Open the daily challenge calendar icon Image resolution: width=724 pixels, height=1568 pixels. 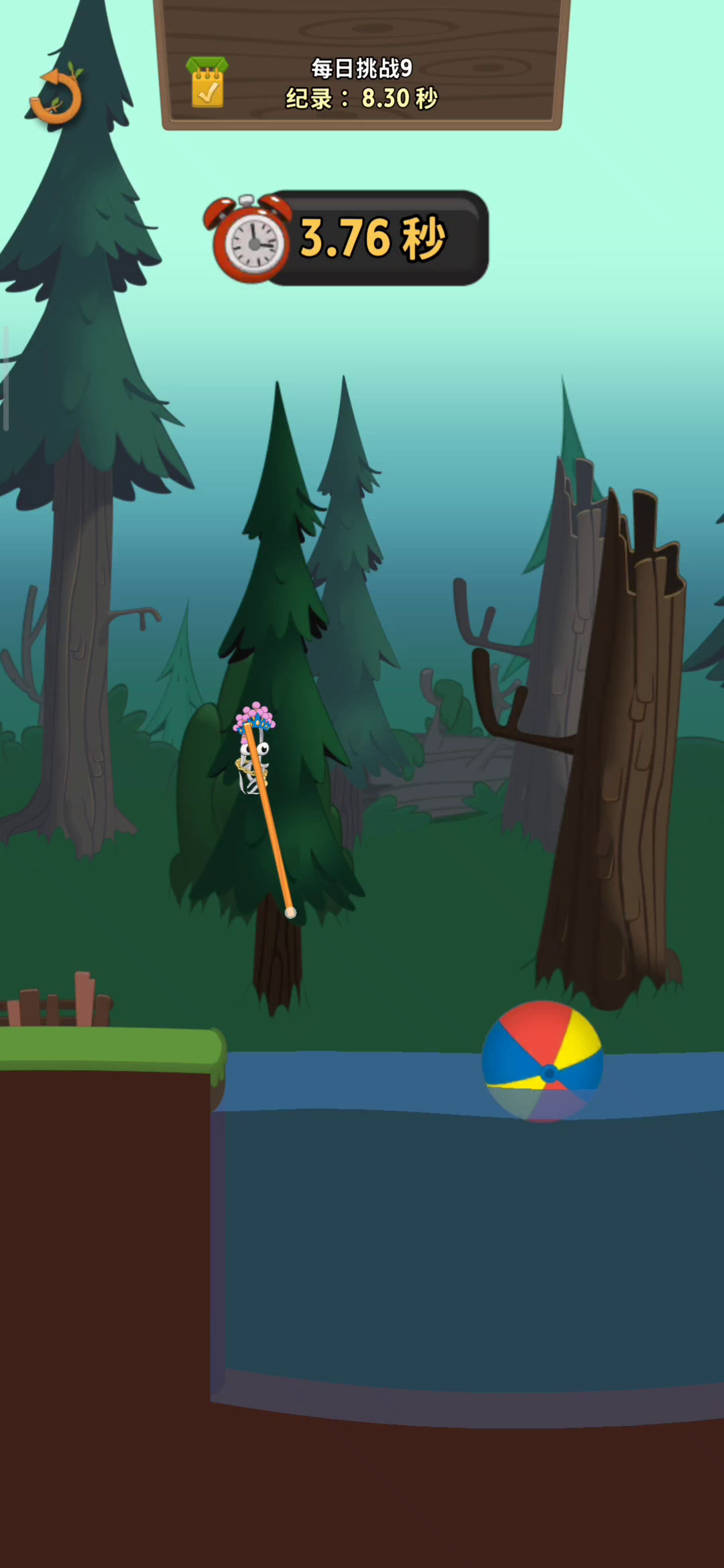click(207, 83)
